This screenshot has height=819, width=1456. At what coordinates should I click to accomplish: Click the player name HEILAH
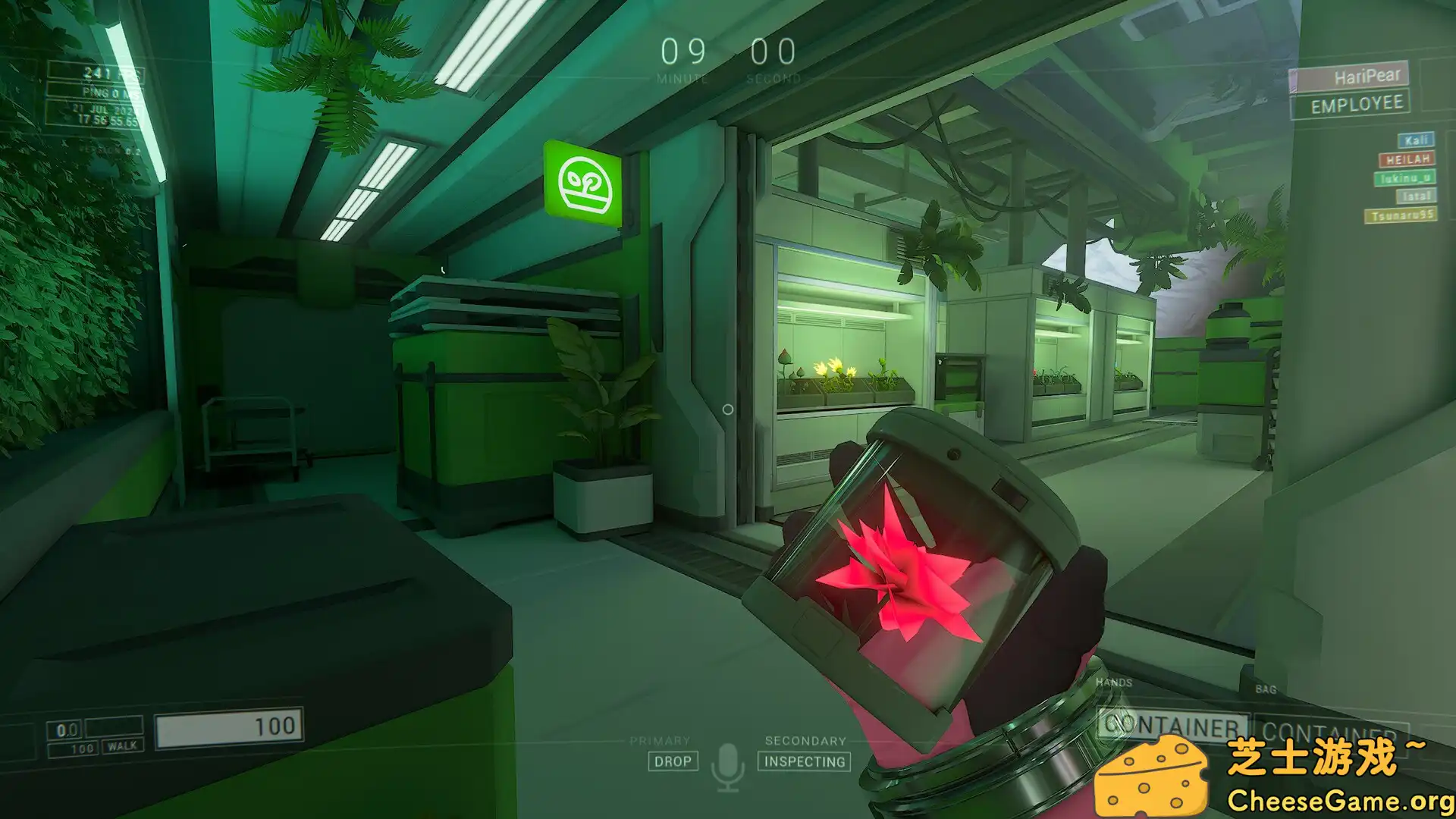click(1407, 159)
